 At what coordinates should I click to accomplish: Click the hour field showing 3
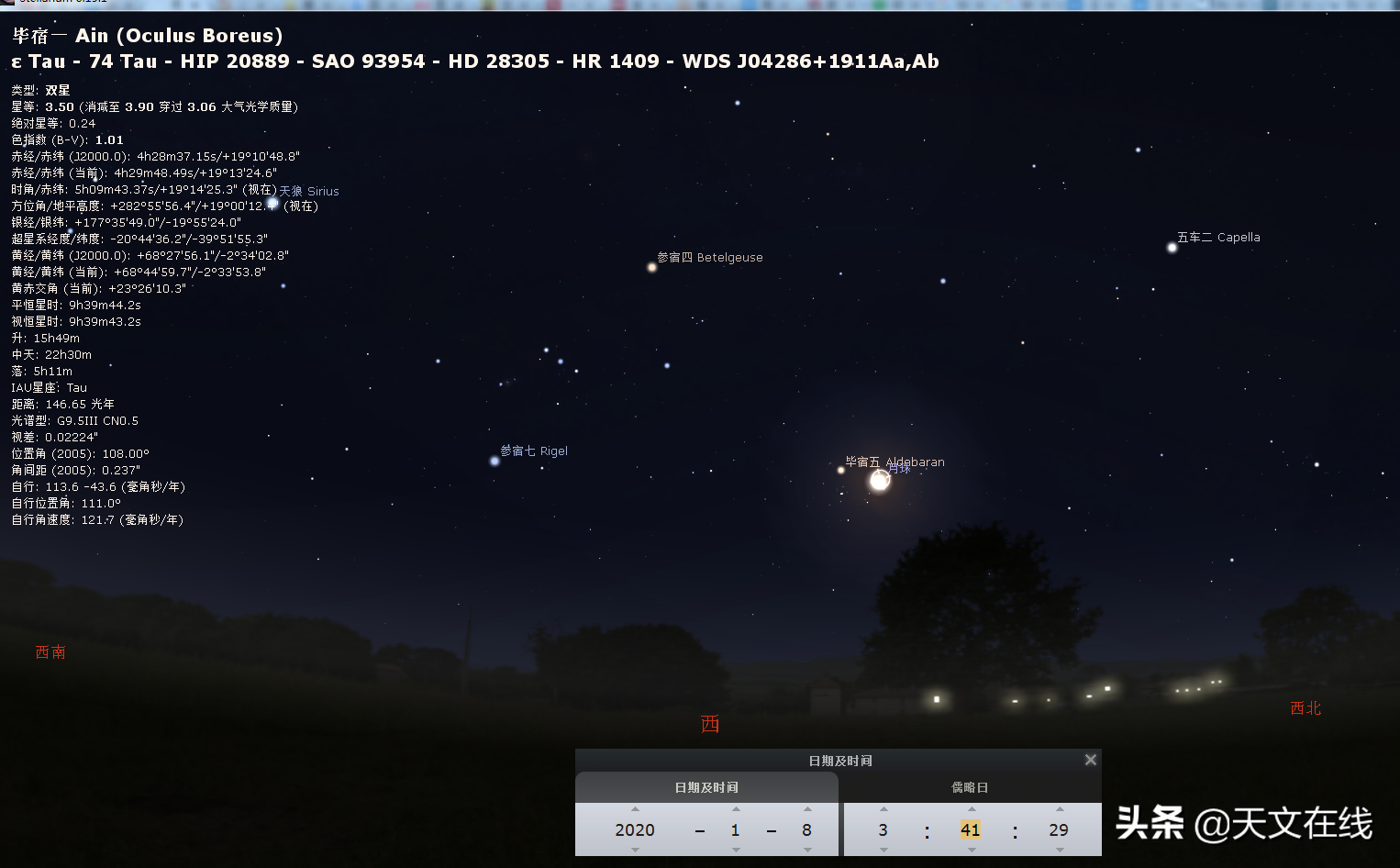coord(883,829)
